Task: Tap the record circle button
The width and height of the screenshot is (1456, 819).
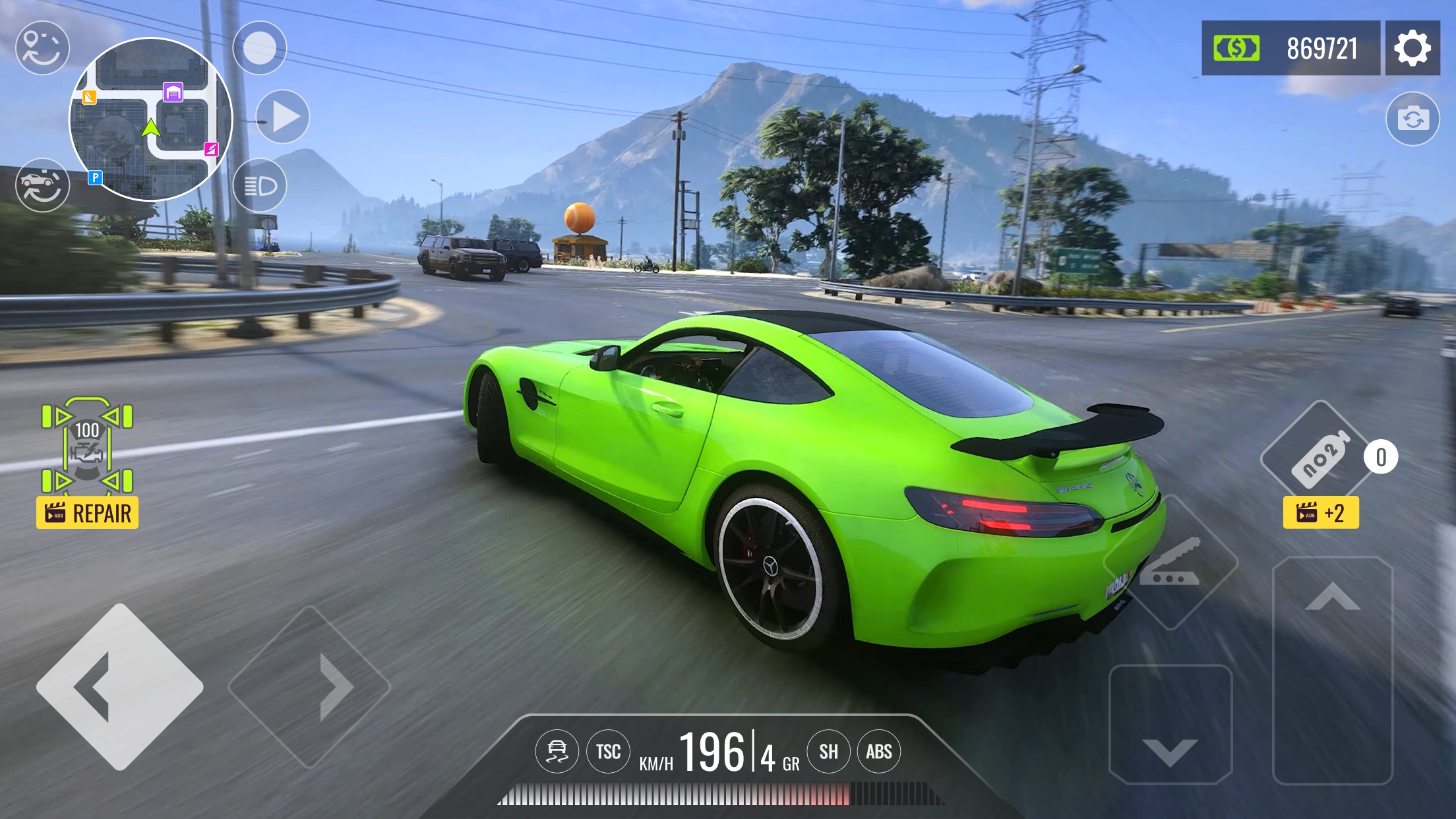Action: [x=260, y=48]
